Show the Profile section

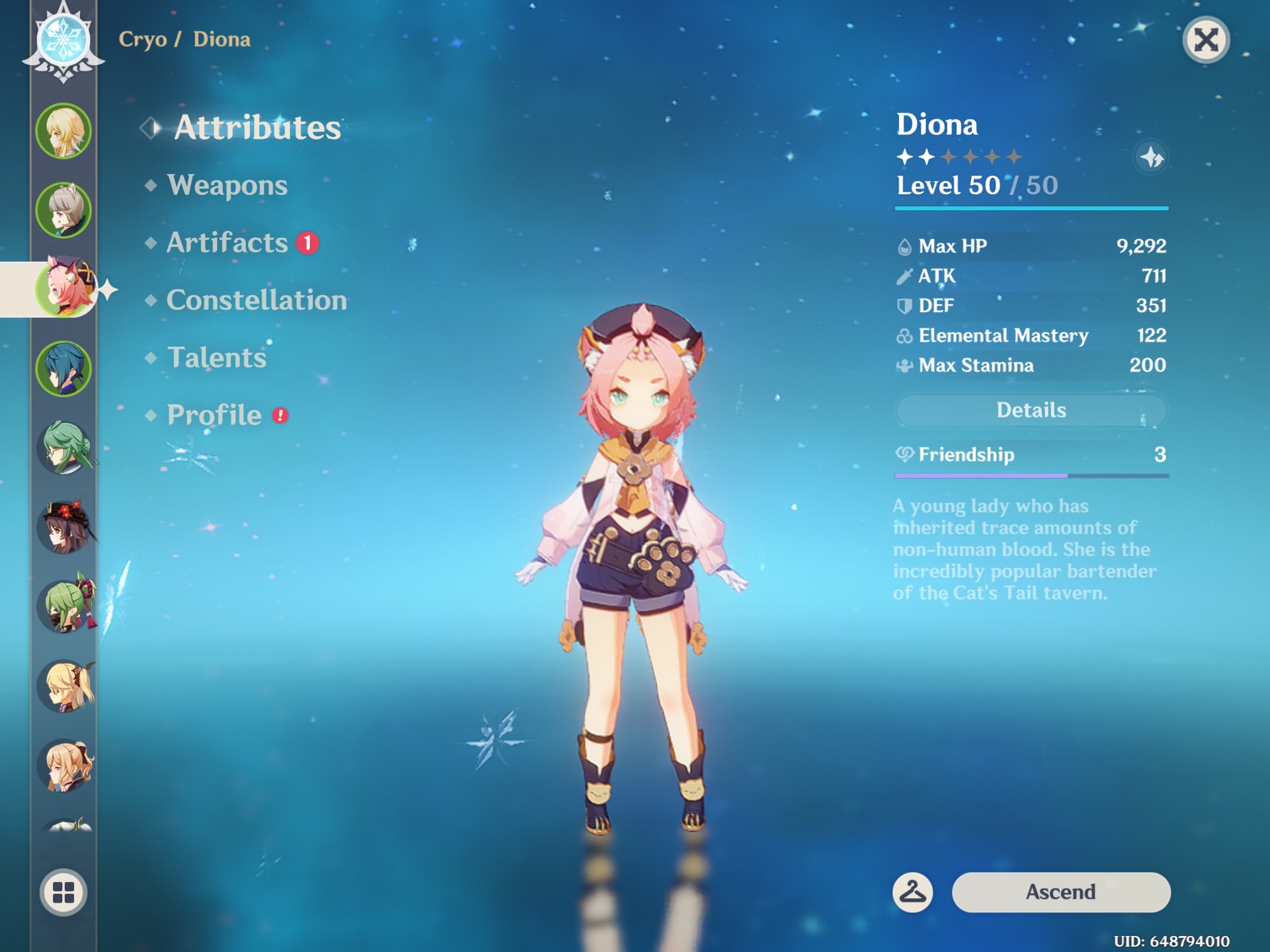tap(214, 415)
